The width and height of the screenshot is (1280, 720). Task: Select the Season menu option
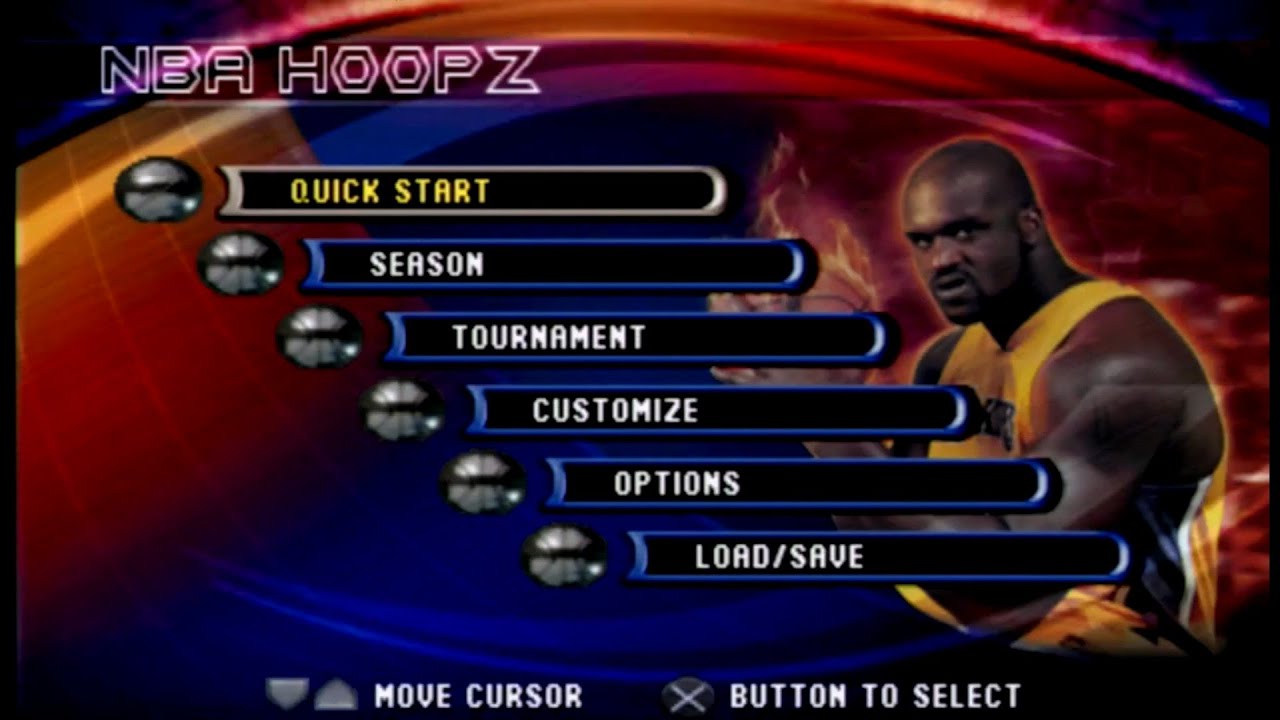pos(550,266)
